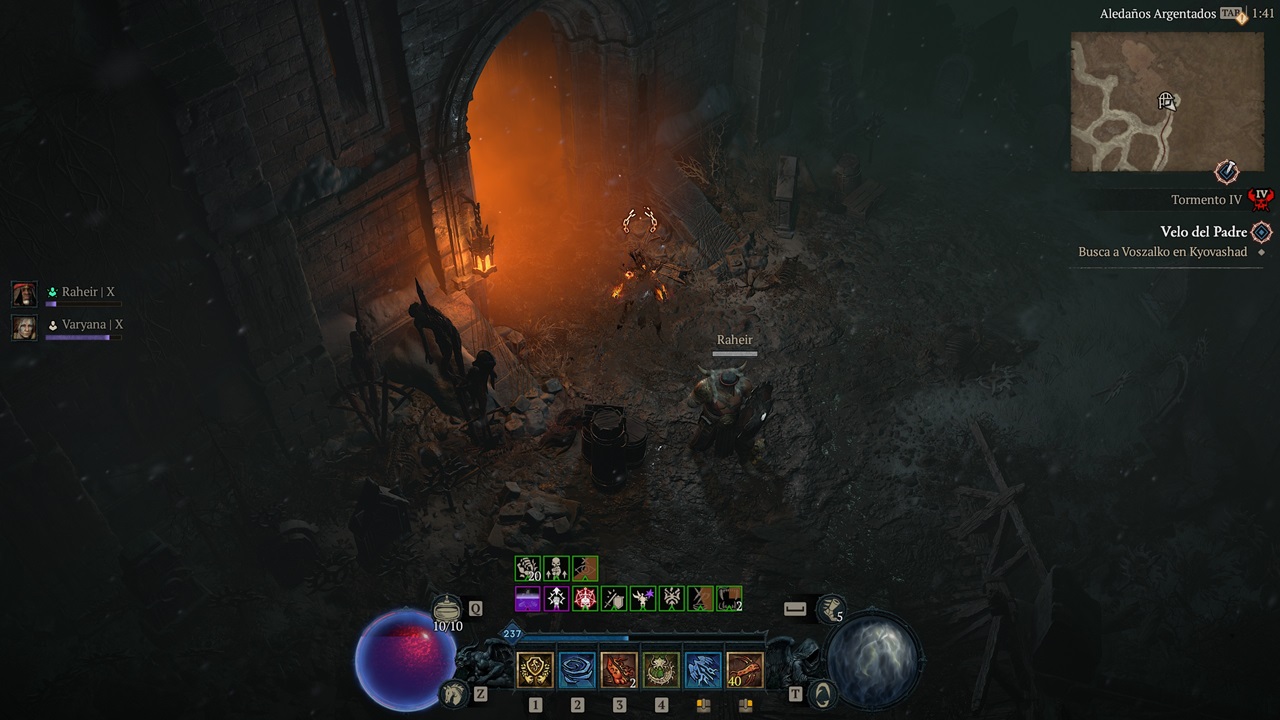
Task: Inspect the buff icon showing 20 stacks
Action: (x=527, y=569)
